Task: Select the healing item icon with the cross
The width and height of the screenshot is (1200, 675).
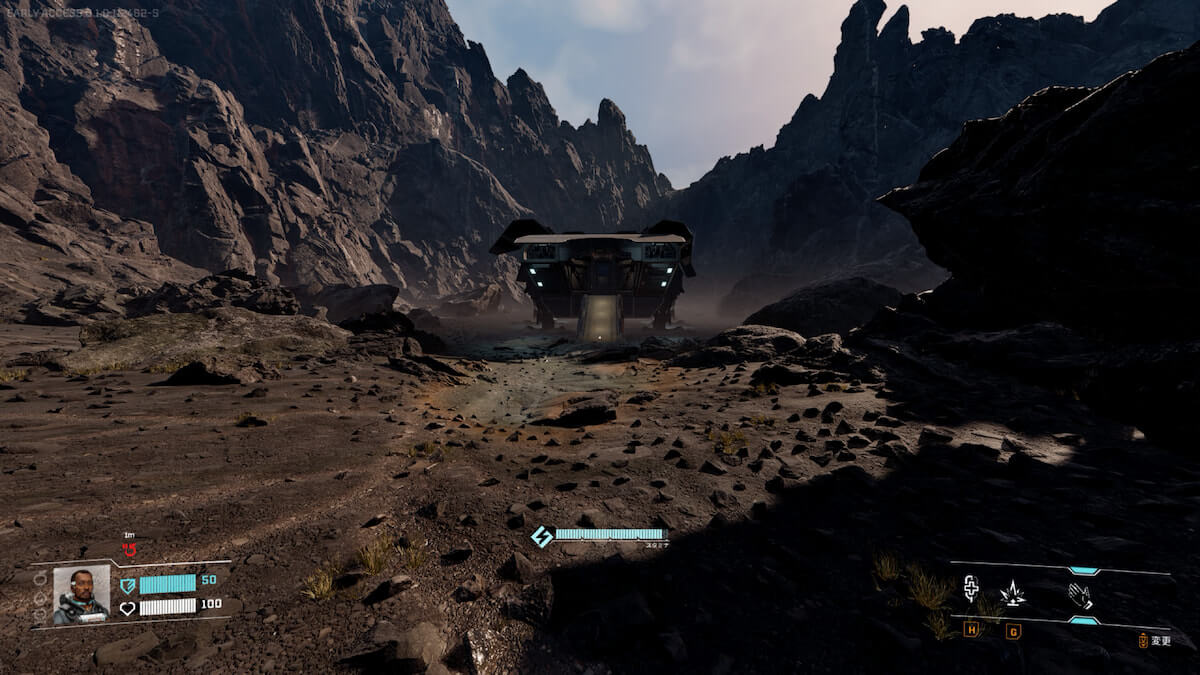Action: coord(970,588)
